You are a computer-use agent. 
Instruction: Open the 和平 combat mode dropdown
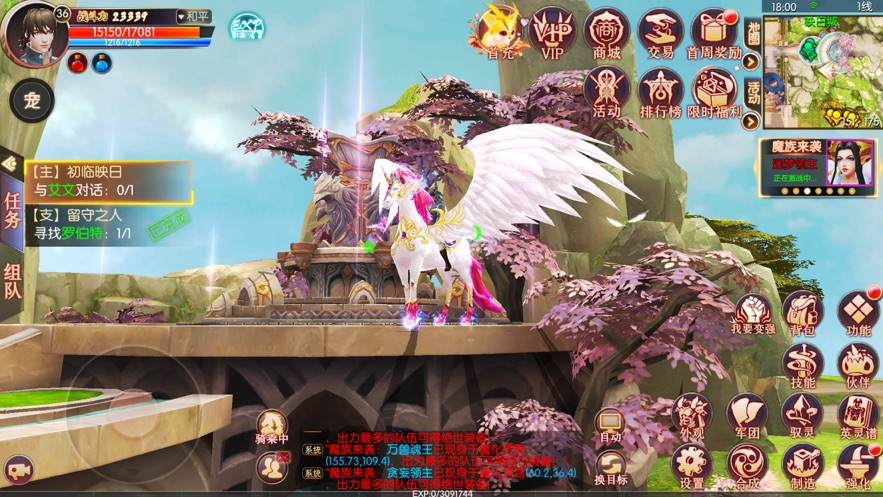pos(193,17)
